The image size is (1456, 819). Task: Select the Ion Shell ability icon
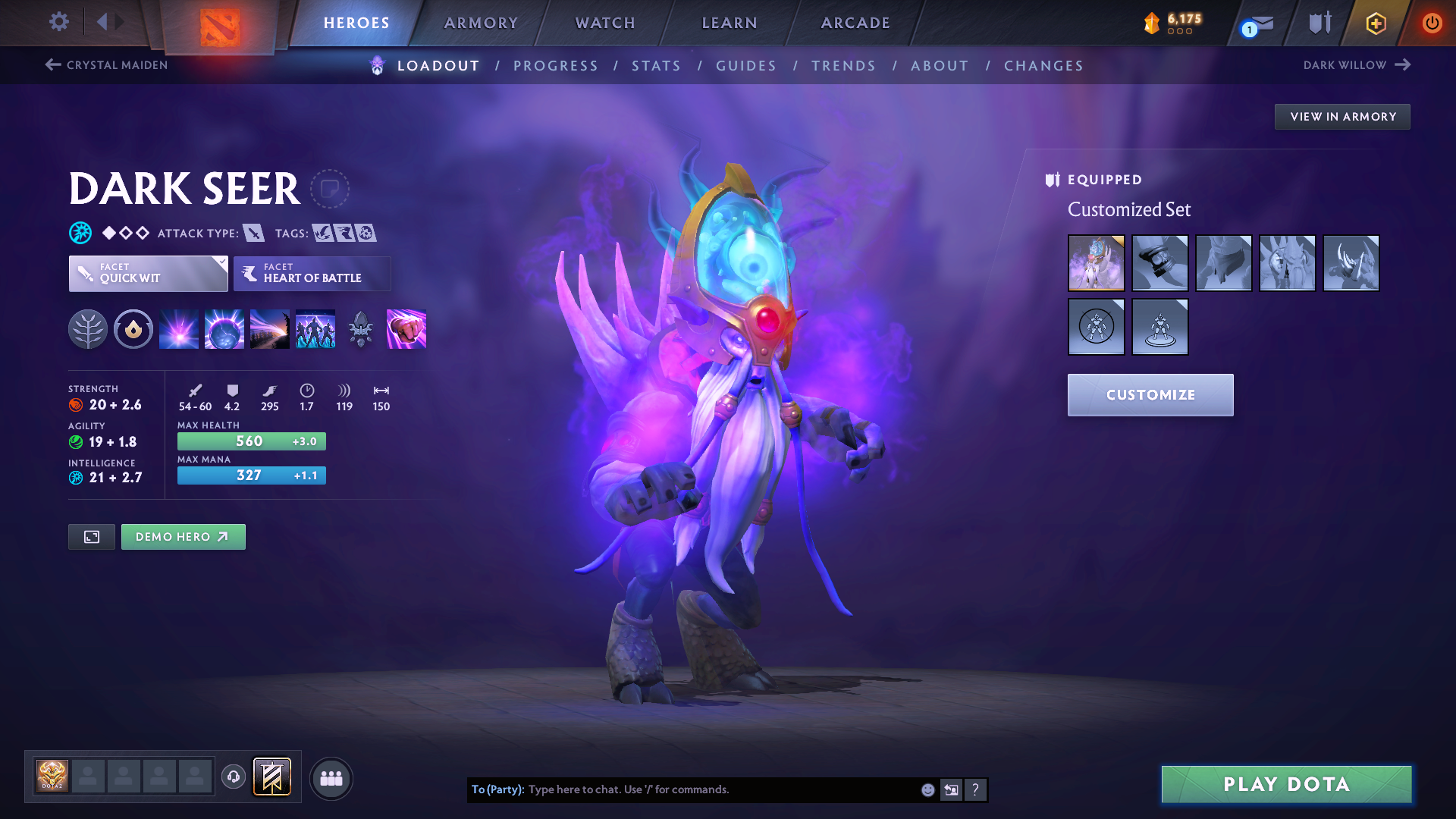point(224,329)
